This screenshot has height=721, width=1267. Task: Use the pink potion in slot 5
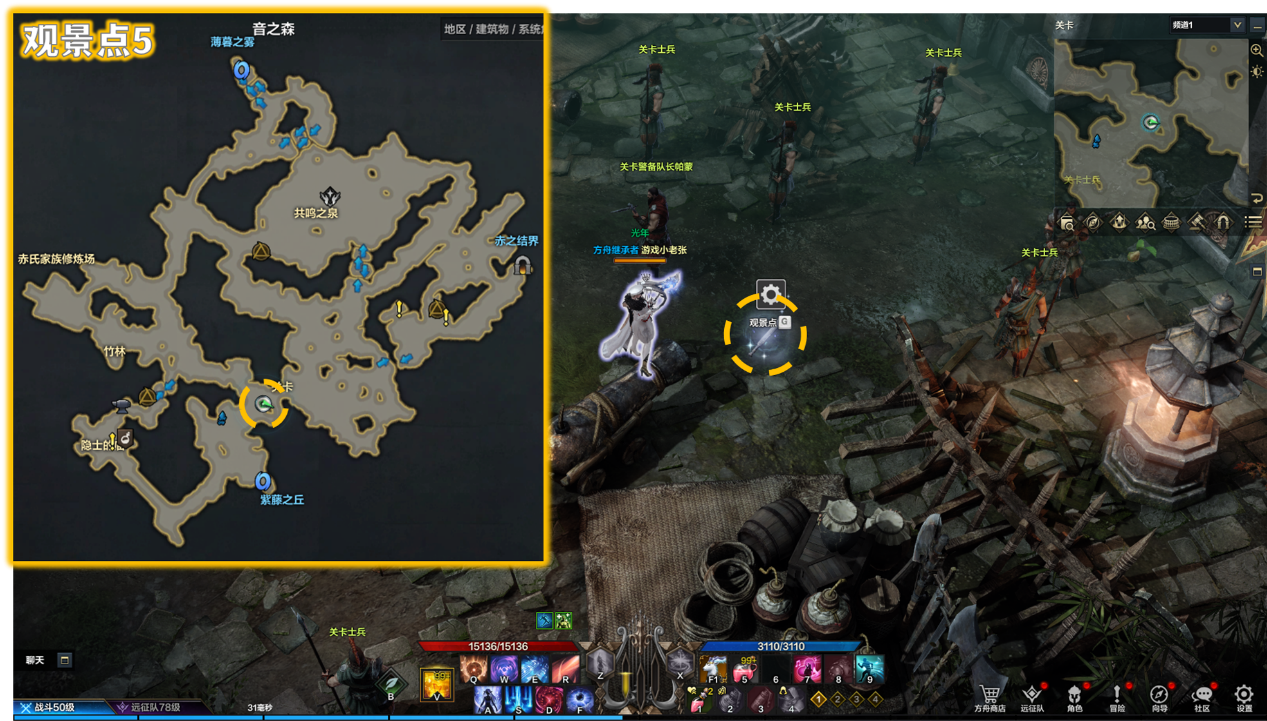745,668
